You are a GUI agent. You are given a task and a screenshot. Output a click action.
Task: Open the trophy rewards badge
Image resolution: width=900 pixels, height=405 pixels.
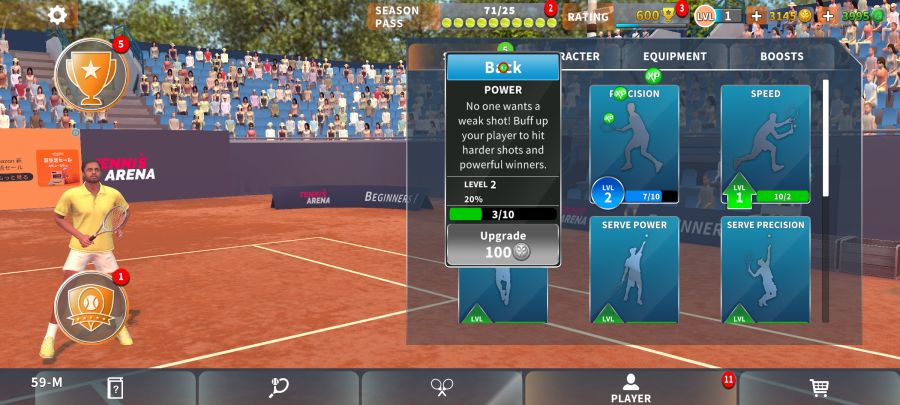(x=90, y=74)
